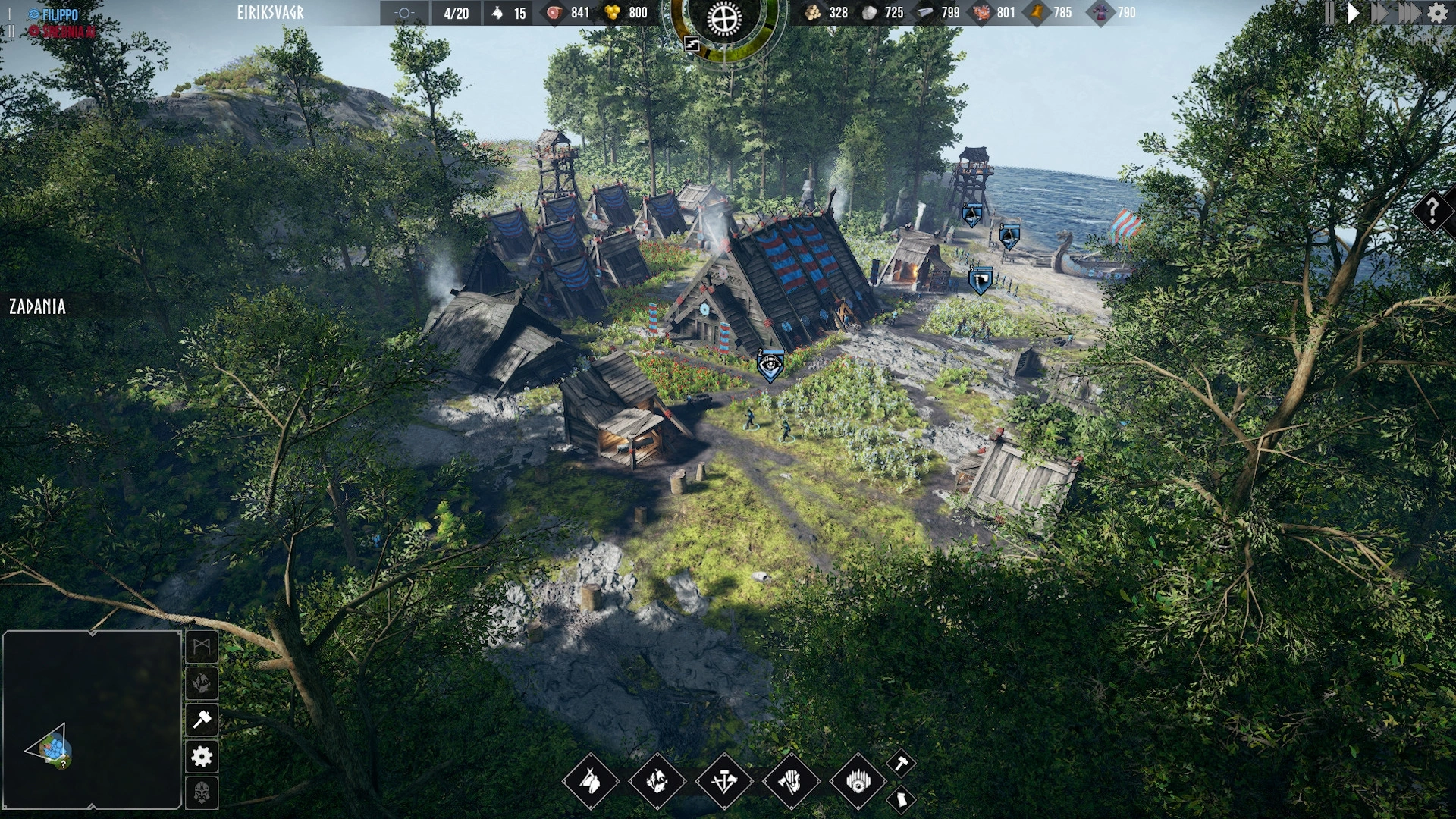Open settings gear in top-right corner
Viewport: 1456px width, 819px height.
[1437, 13]
